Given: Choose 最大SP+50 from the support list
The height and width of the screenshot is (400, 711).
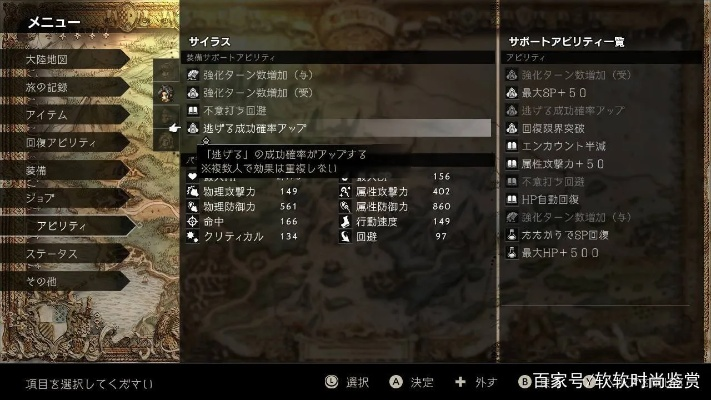Looking at the screenshot, I should pyautogui.click(x=561, y=92).
